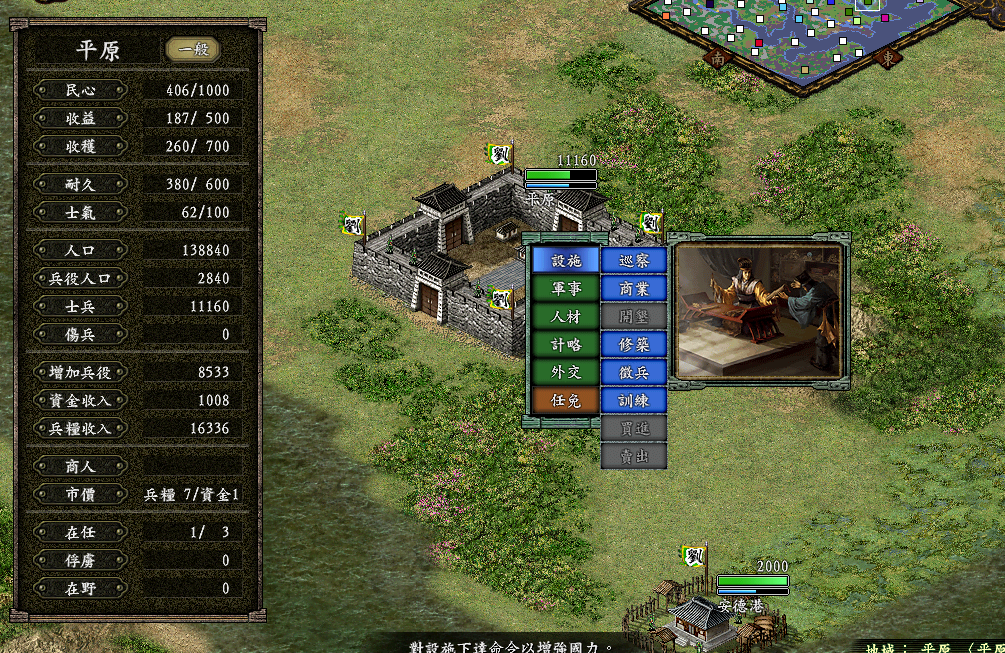Open the 軍事 military menu
This screenshot has width=1005, height=653.
pyautogui.click(x=565, y=288)
